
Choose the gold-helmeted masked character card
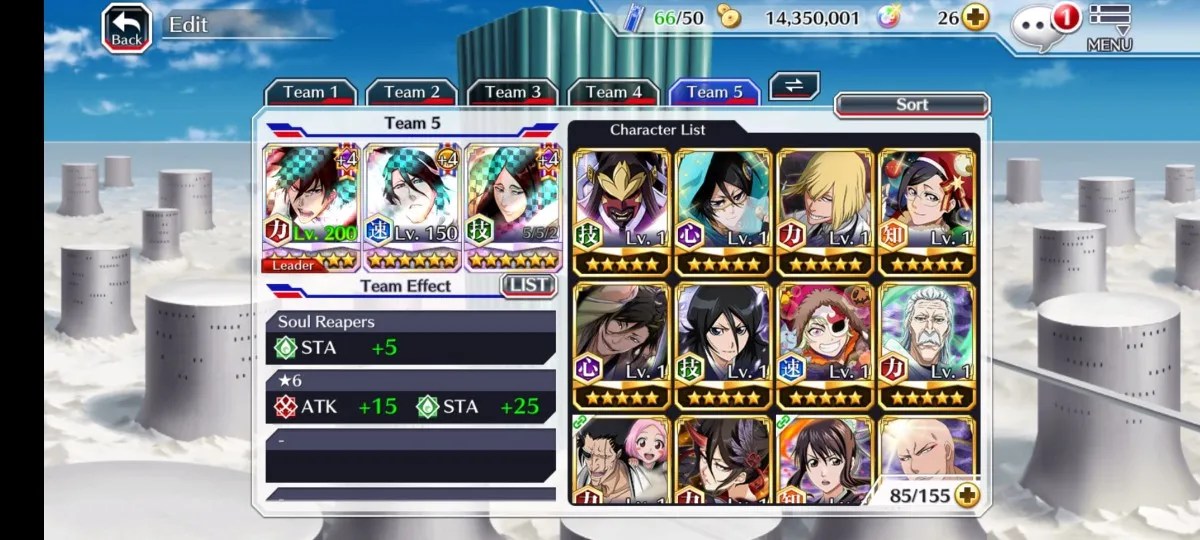tap(622, 212)
